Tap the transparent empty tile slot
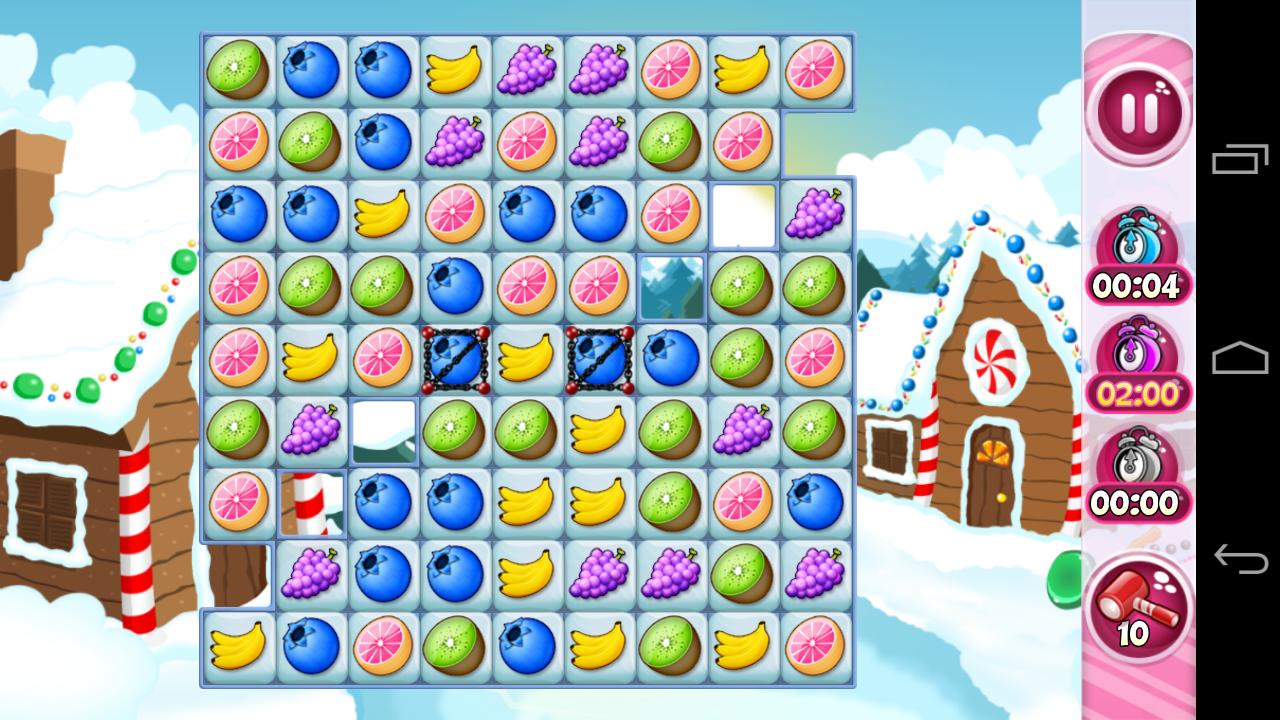The height and width of the screenshot is (720, 1280). click(670, 286)
